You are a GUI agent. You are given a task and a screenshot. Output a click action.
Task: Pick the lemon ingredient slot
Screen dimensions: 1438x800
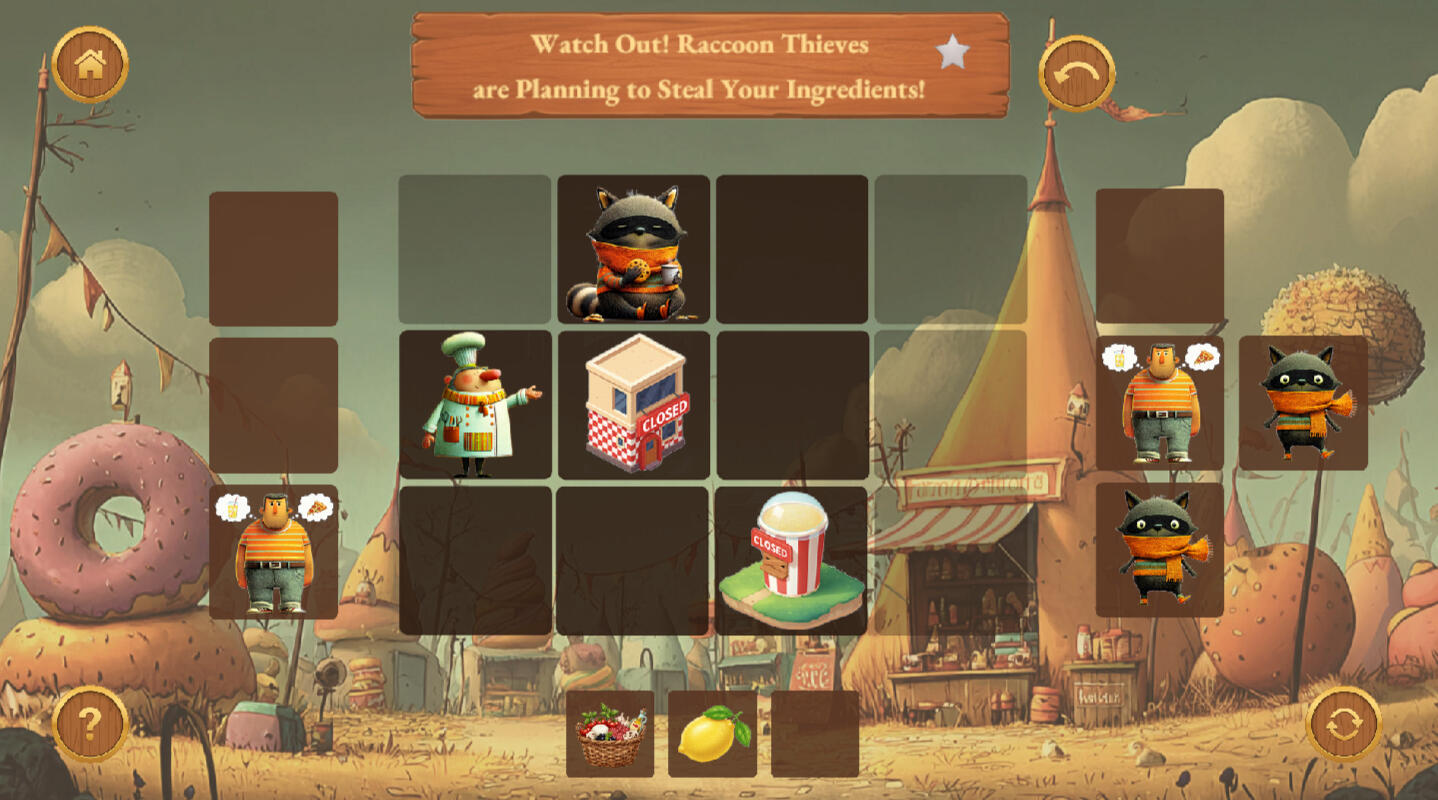pyautogui.click(x=712, y=734)
